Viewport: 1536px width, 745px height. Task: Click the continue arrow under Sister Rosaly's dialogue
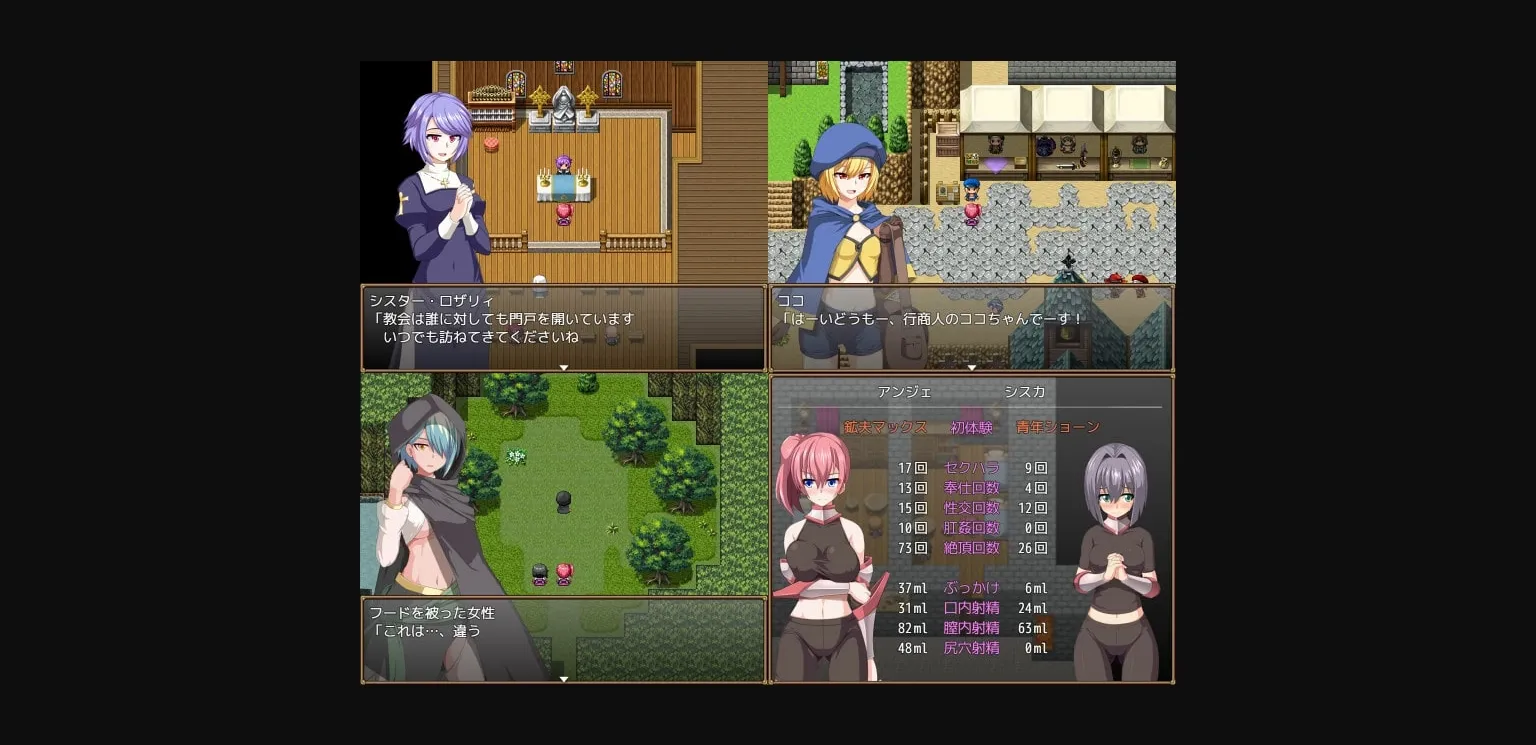pyautogui.click(x=564, y=368)
